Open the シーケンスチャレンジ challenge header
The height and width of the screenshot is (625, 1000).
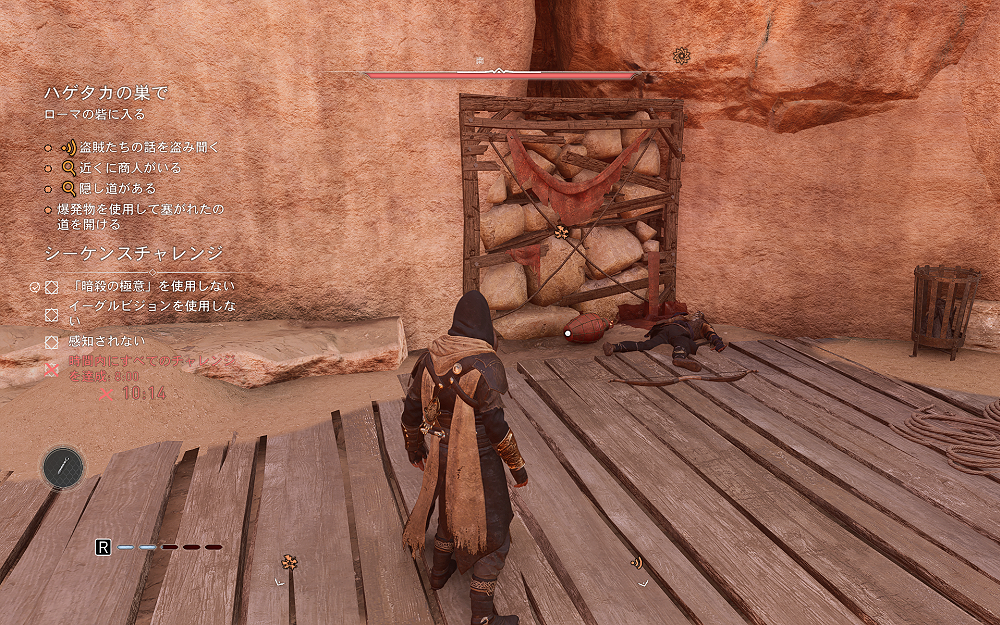tap(133, 253)
